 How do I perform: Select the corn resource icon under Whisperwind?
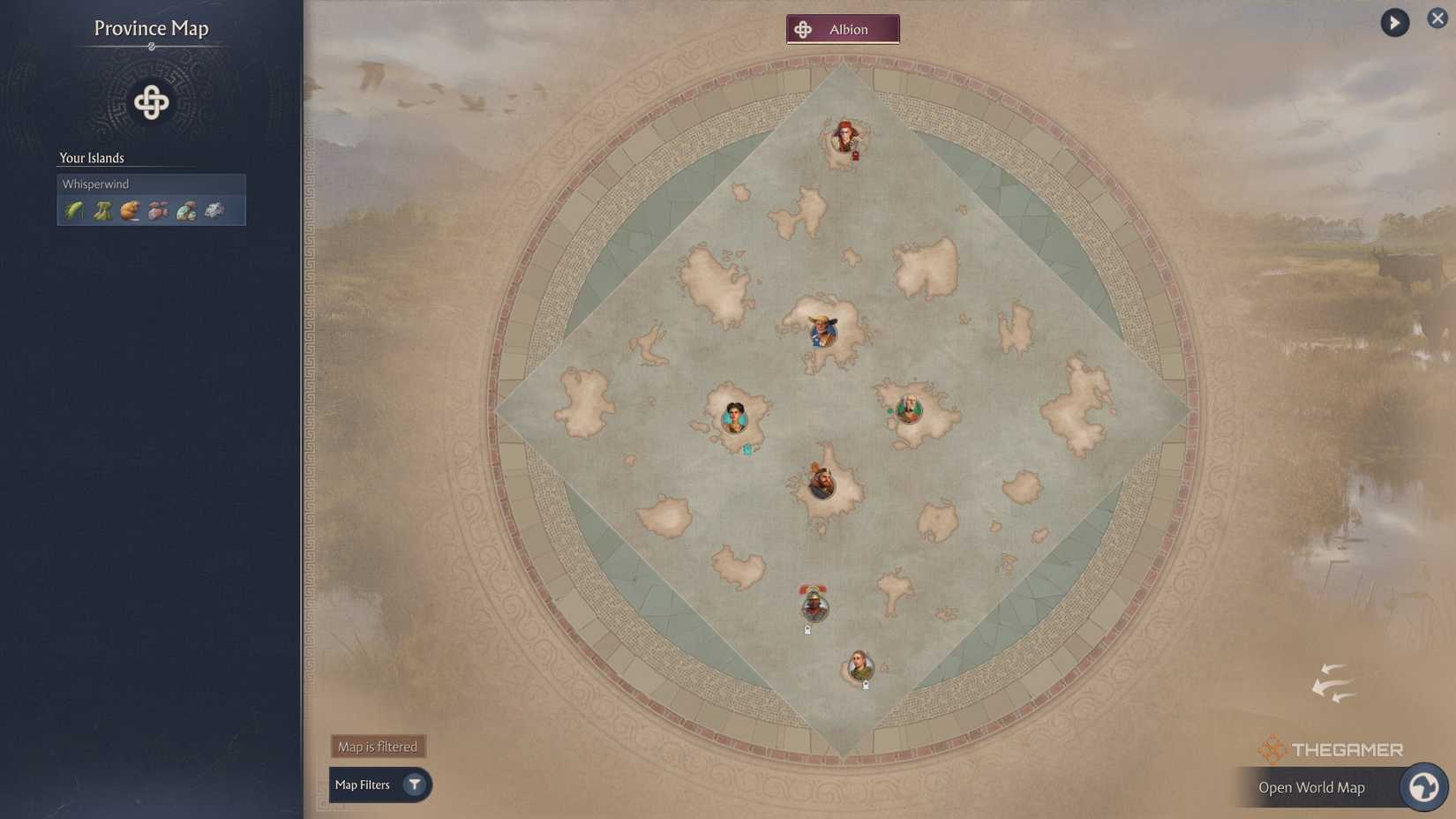coord(73,210)
